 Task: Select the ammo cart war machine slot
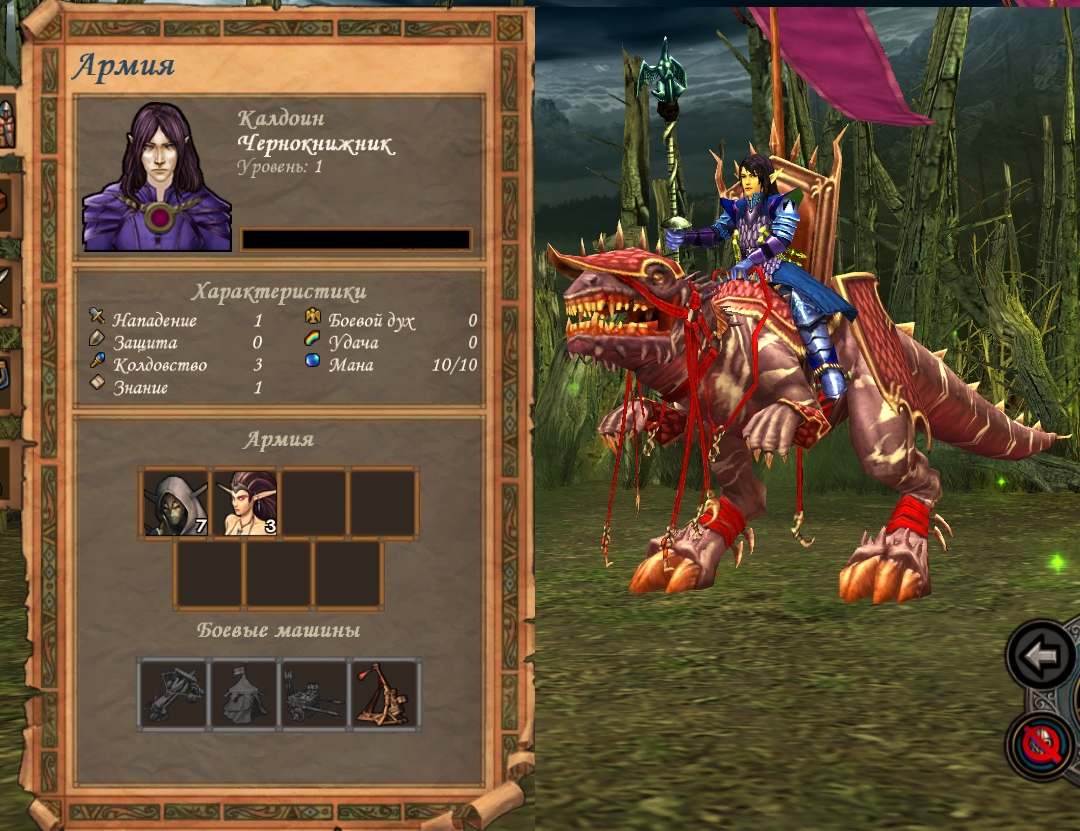click(314, 694)
